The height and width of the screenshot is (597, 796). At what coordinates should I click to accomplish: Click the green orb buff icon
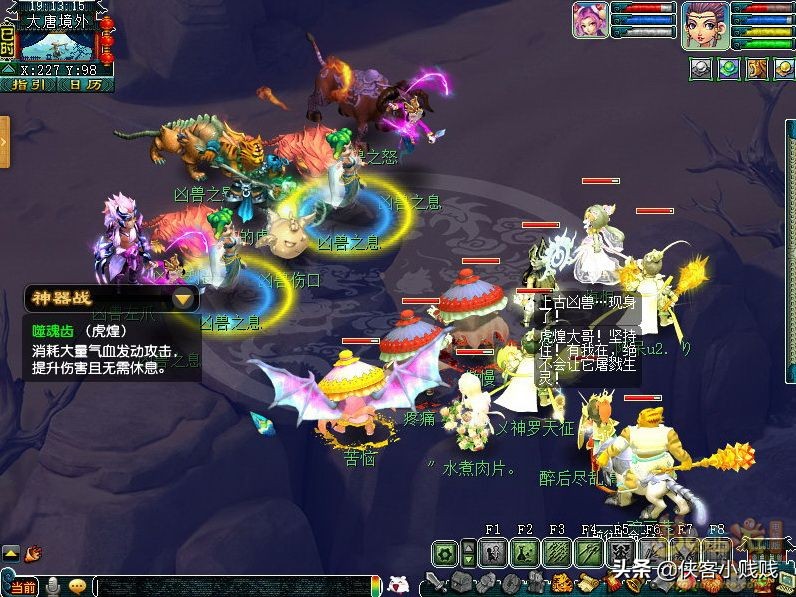[x=730, y=68]
